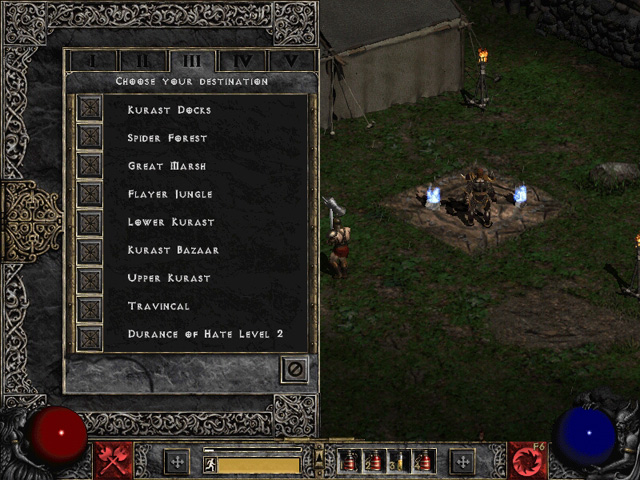The width and height of the screenshot is (640, 480).
Task: Use the first belt potion
Action: tap(350, 461)
